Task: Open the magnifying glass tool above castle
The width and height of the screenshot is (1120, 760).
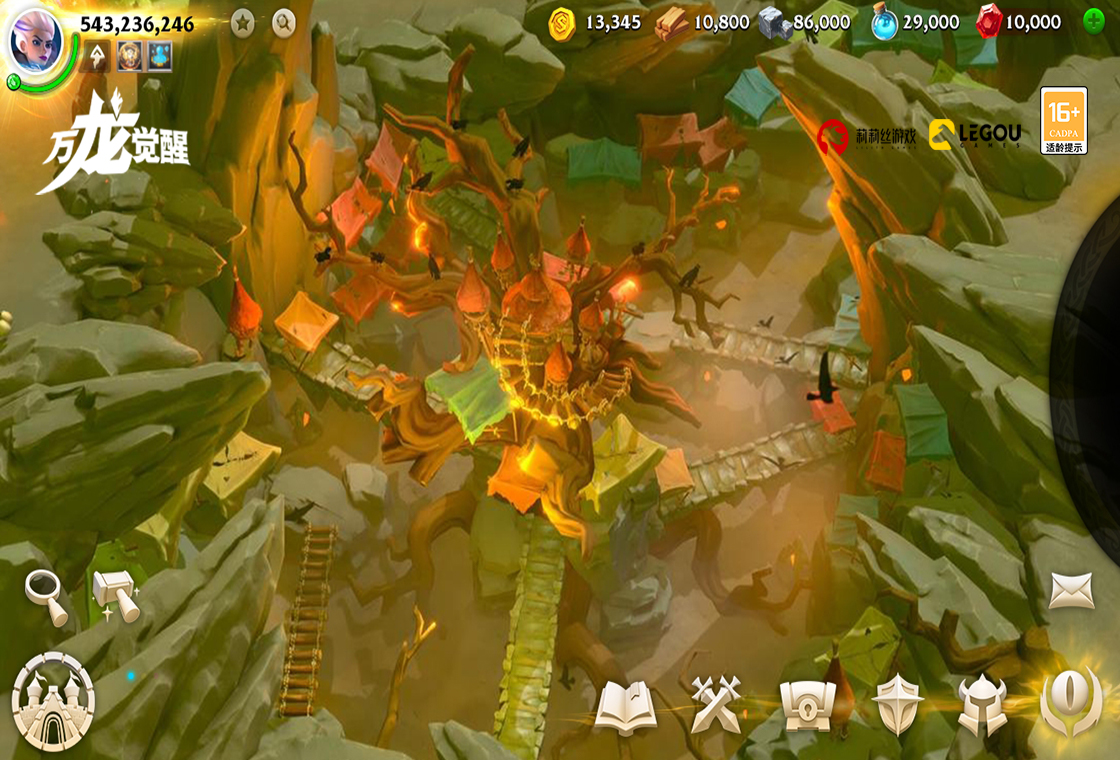Action: click(46, 596)
